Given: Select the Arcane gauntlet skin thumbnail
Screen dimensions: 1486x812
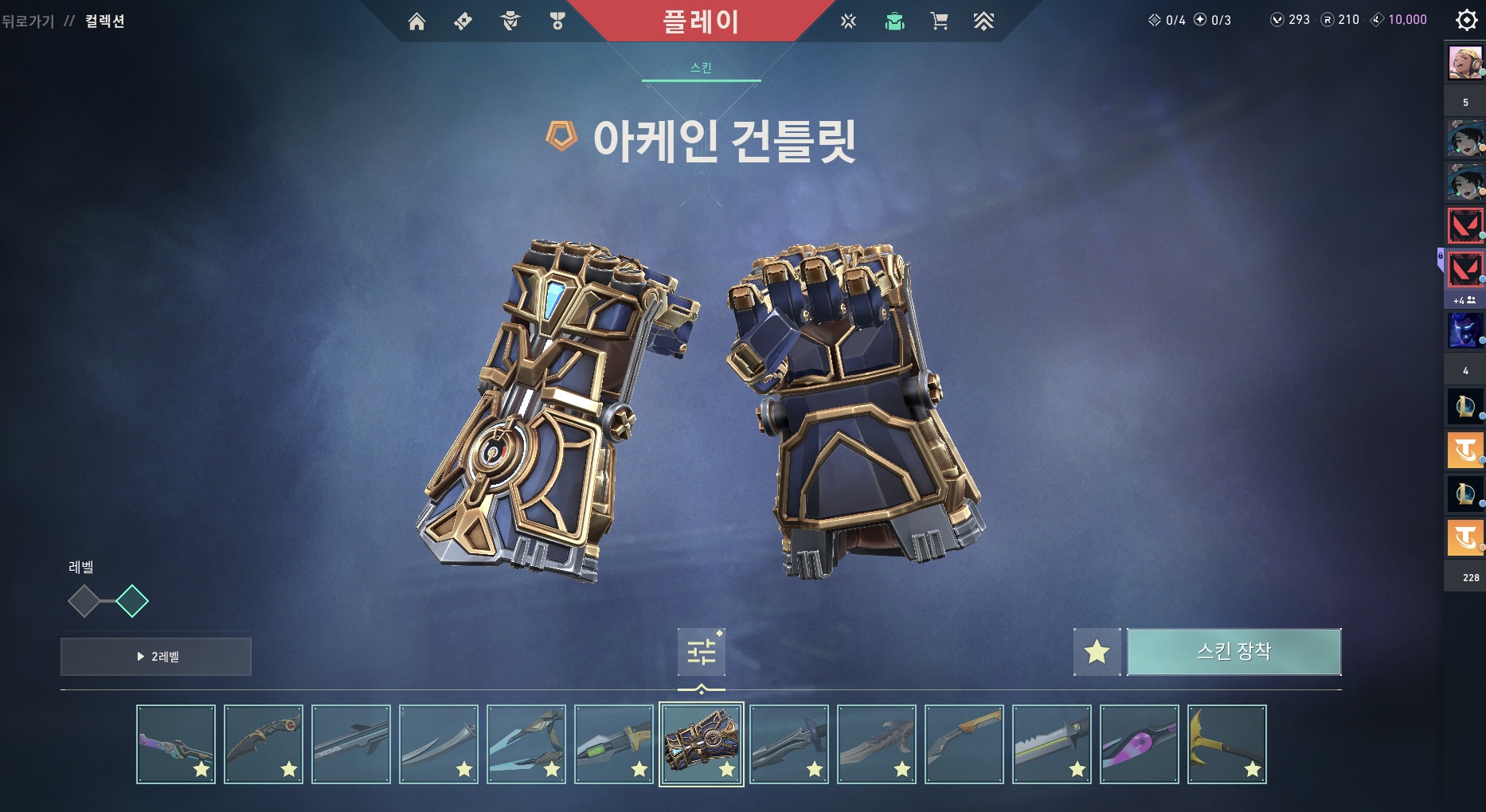Looking at the screenshot, I should pos(702,744).
